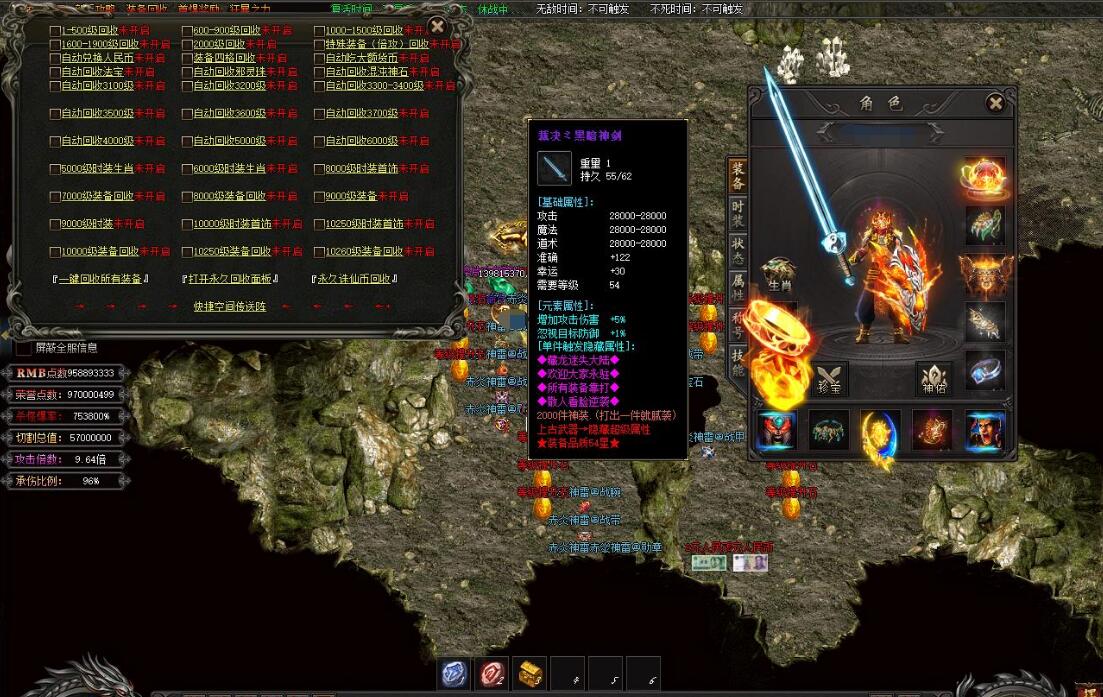Switch to the 技能 tab

(737, 360)
